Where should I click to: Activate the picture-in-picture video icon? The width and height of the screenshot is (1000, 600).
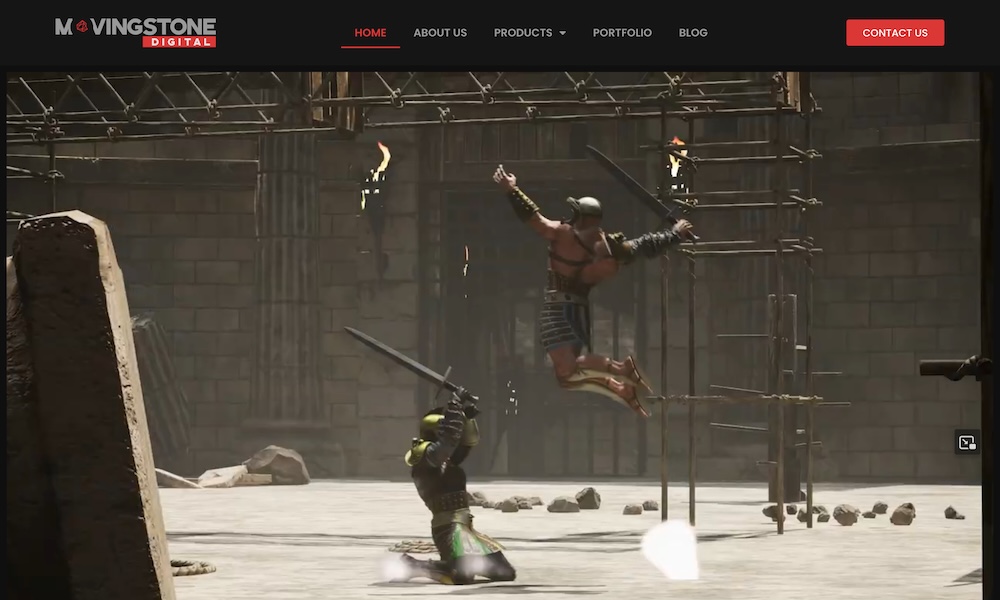[x=966, y=442]
